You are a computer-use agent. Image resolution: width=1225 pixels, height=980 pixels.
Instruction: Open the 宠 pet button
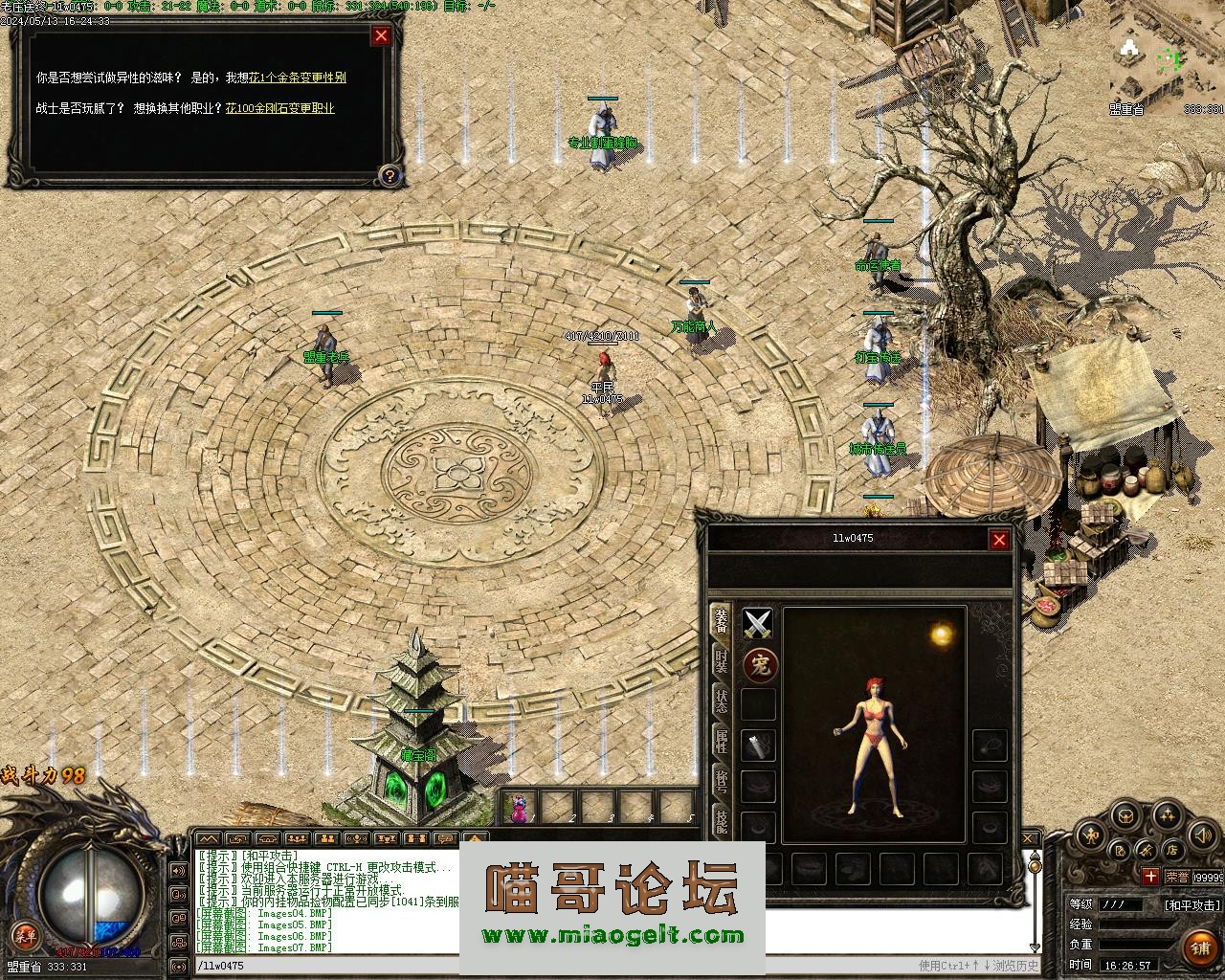[x=761, y=664]
